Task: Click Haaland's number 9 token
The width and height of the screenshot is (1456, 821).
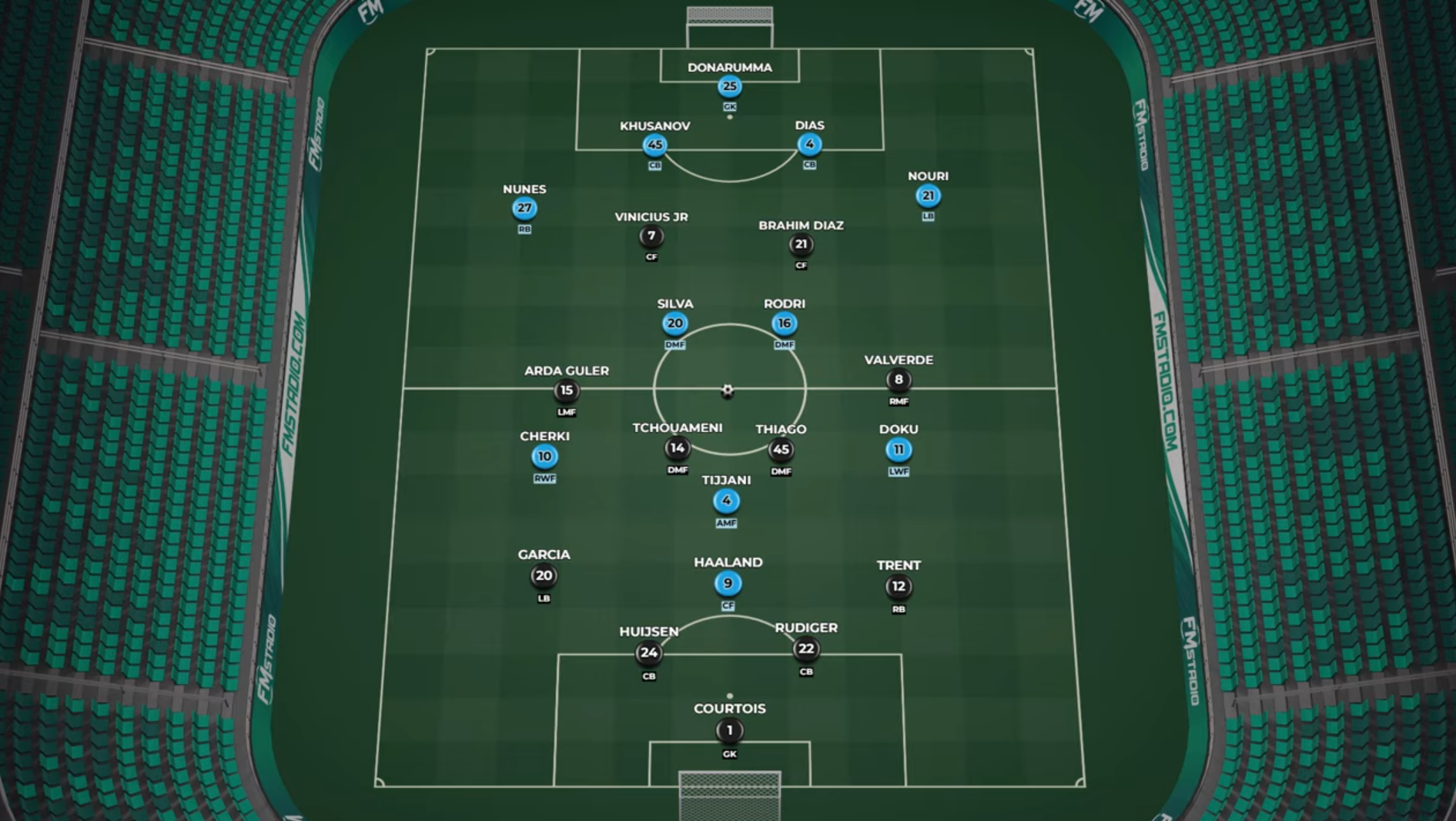Action: pyautogui.click(x=728, y=584)
